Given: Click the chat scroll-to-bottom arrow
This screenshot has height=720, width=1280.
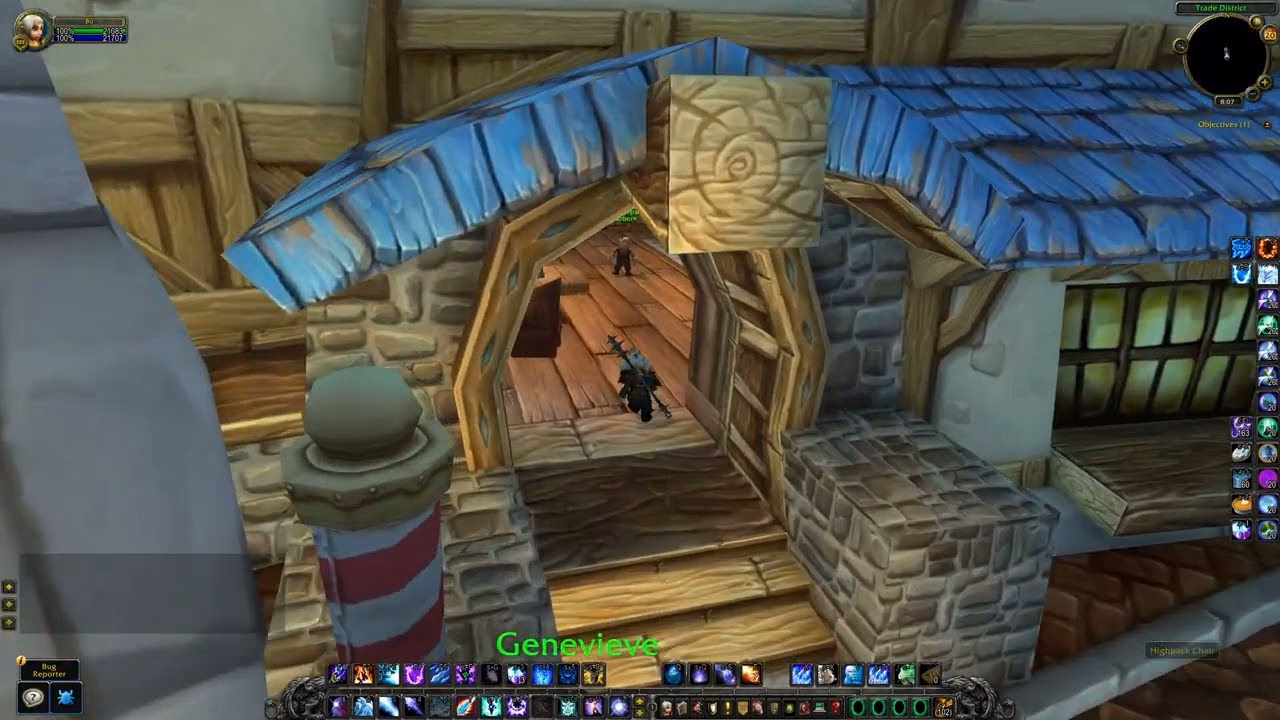Looking at the screenshot, I should click(8, 621).
